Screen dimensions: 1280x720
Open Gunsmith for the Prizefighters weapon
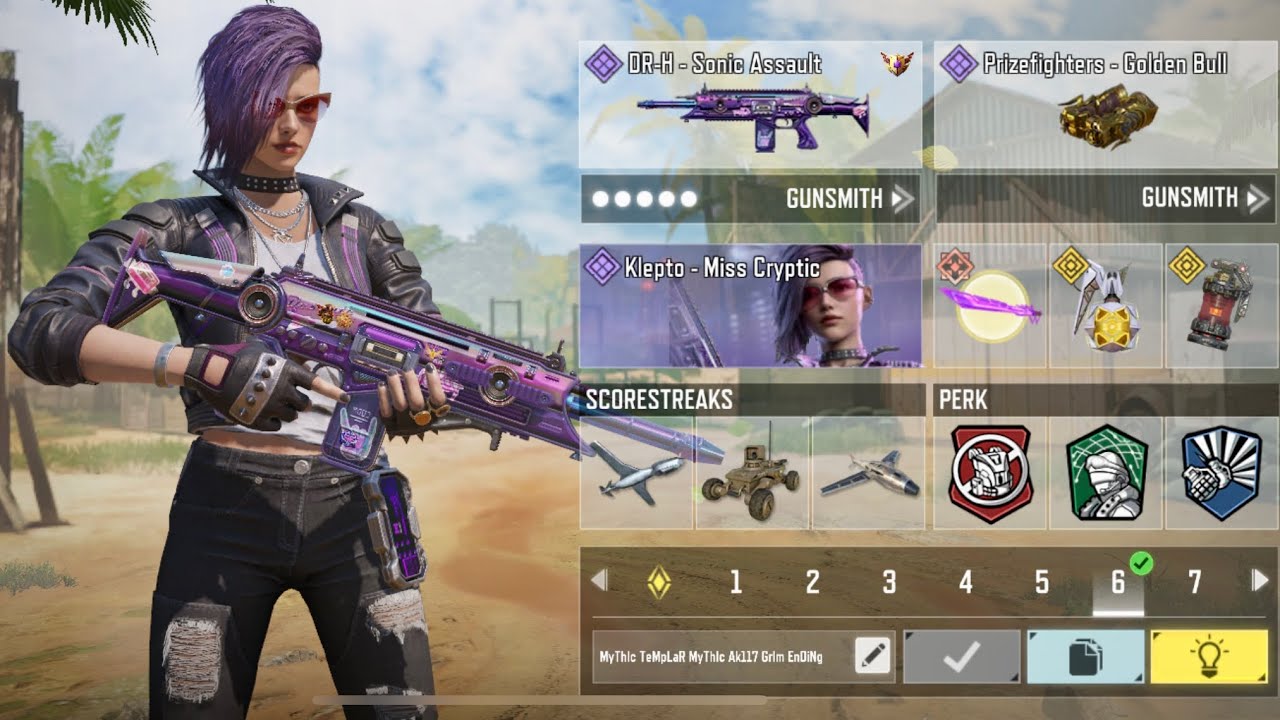point(1106,199)
